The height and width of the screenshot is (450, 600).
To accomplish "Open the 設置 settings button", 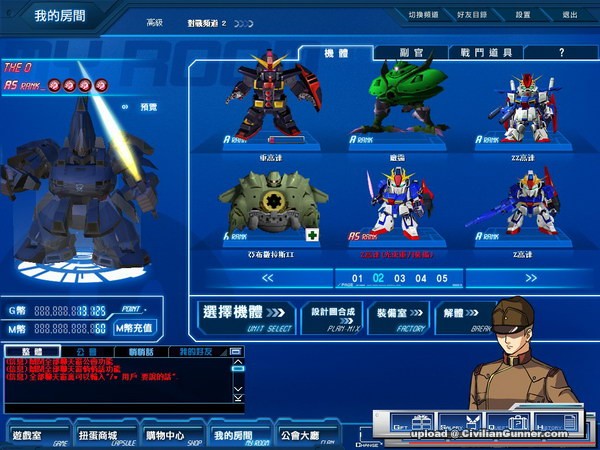I will point(523,15).
